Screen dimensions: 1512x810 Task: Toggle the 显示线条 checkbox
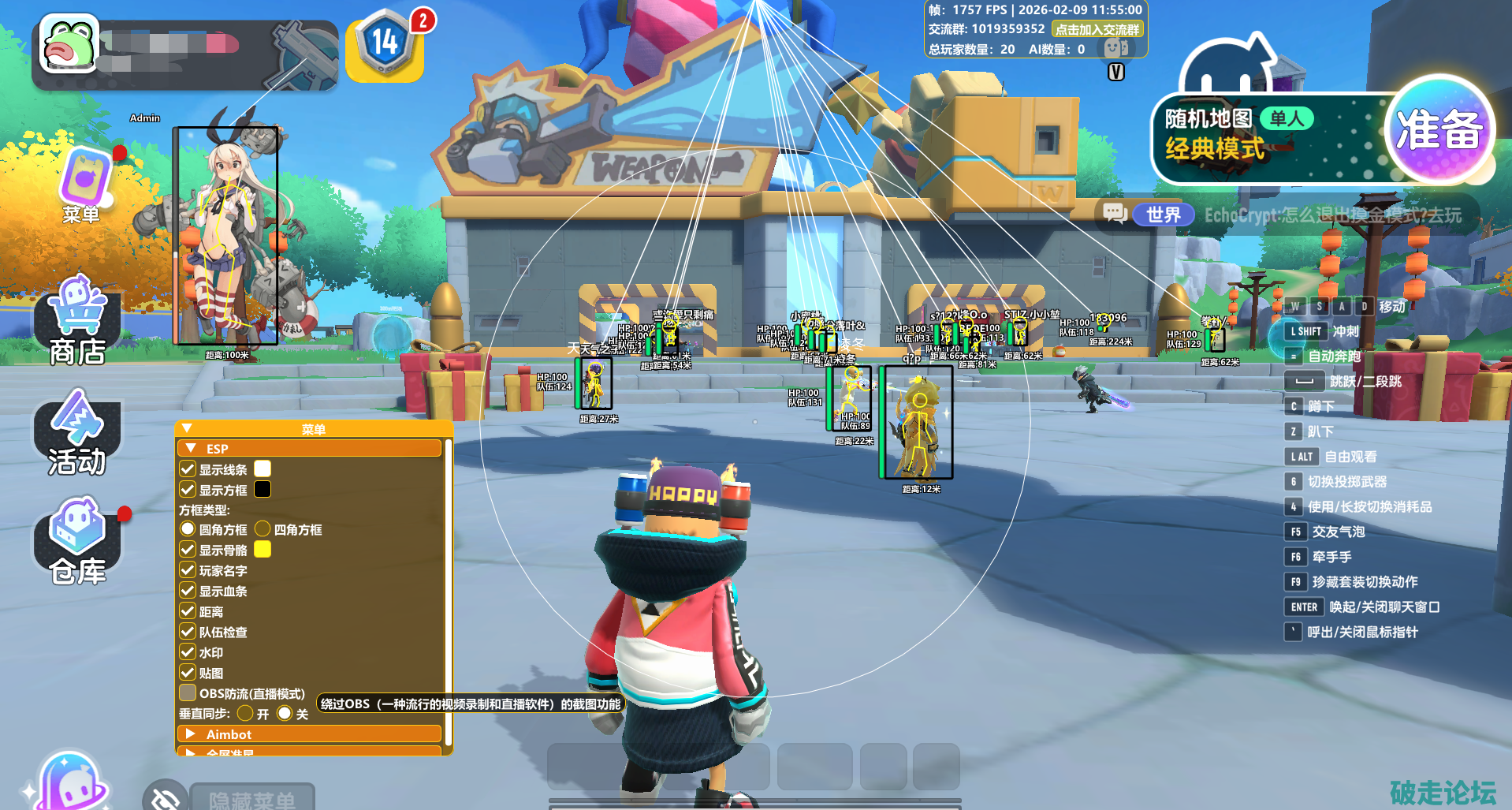coord(188,469)
